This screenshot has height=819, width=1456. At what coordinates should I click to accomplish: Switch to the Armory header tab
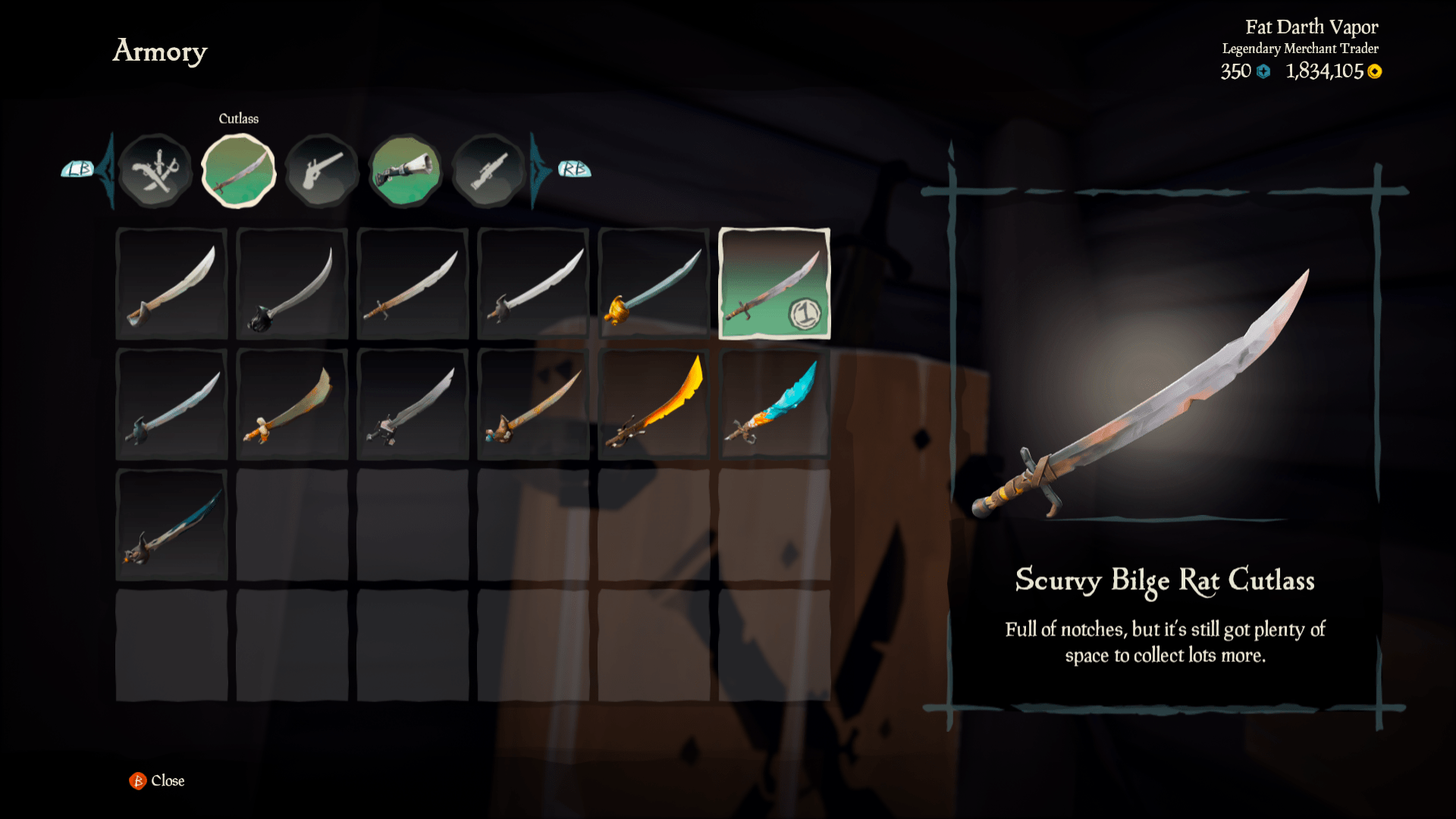pos(159,52)
